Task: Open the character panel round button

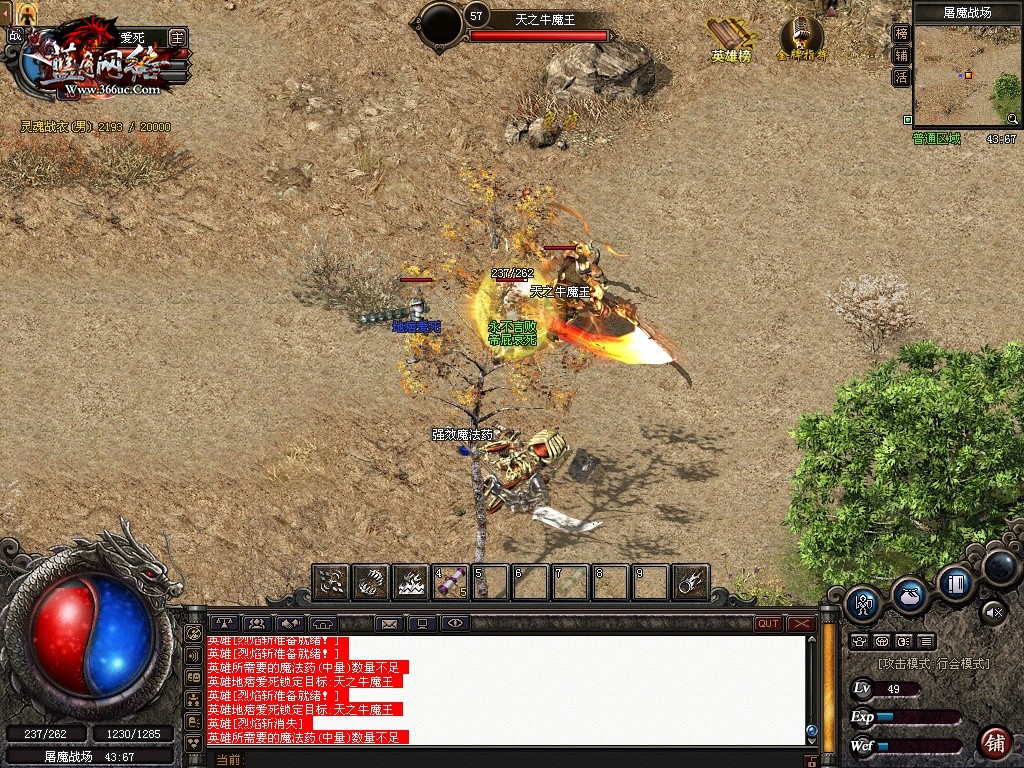Action: click(x=862, y=603)
